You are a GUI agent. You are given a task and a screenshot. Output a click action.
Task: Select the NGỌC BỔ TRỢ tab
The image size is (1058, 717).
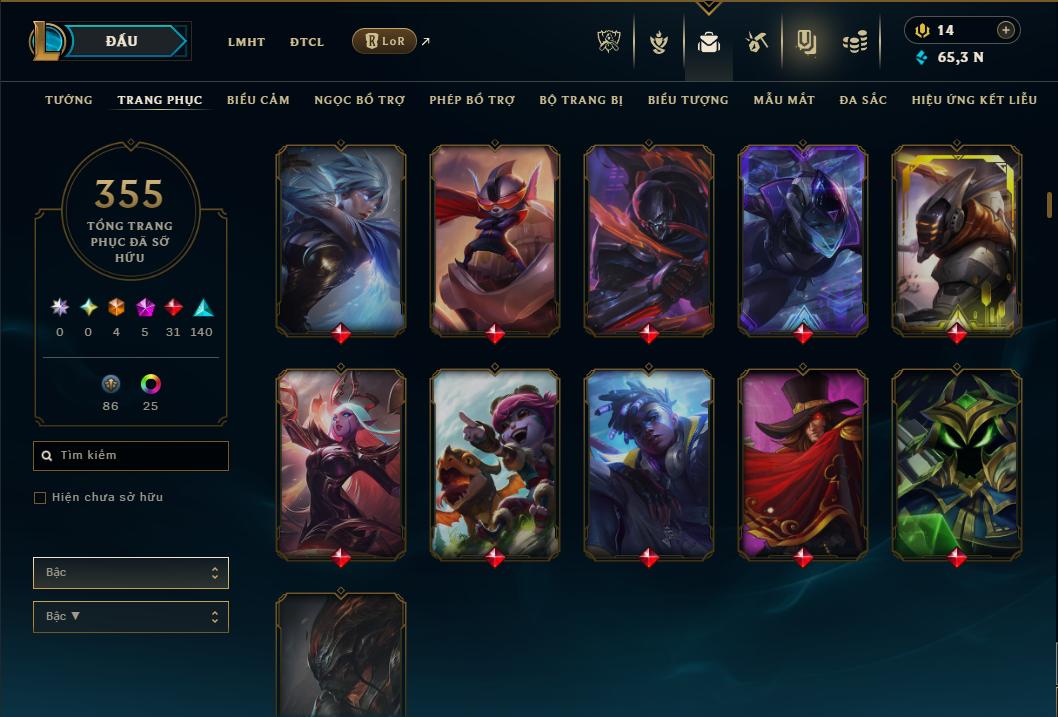click(359, 100)
